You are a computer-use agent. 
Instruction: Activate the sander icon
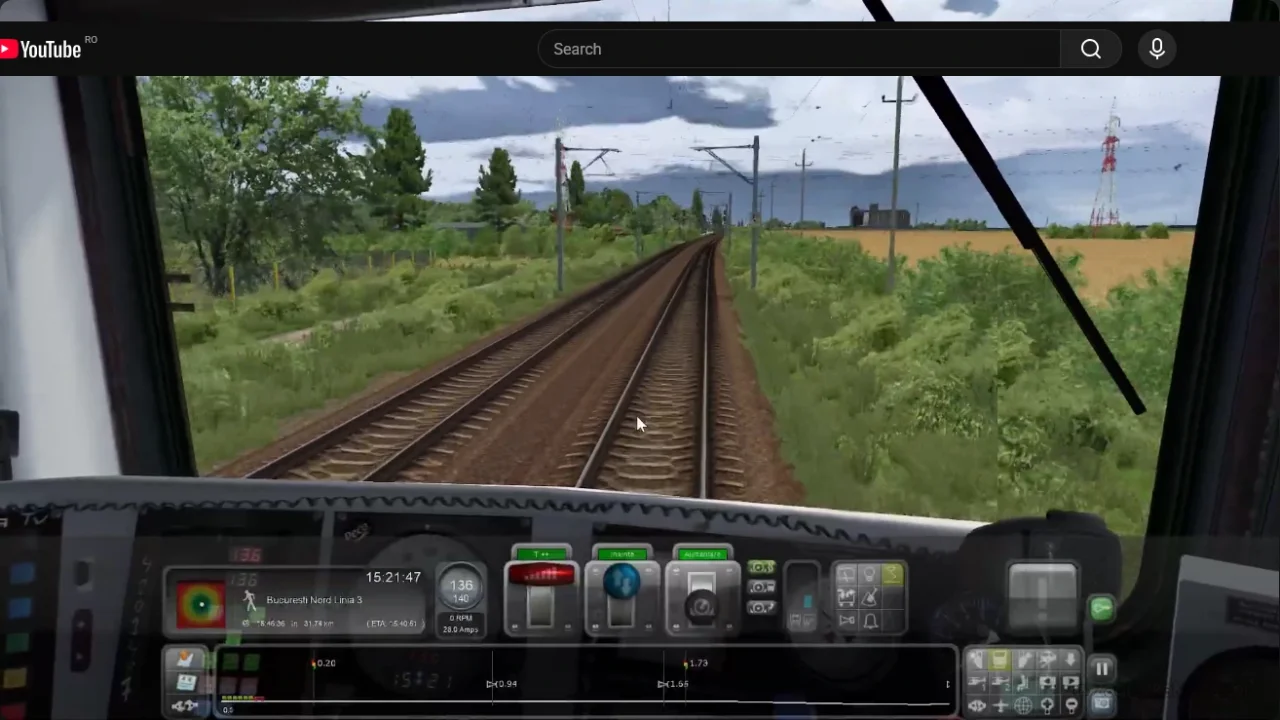pyautogui.click(x=870, y=598)
